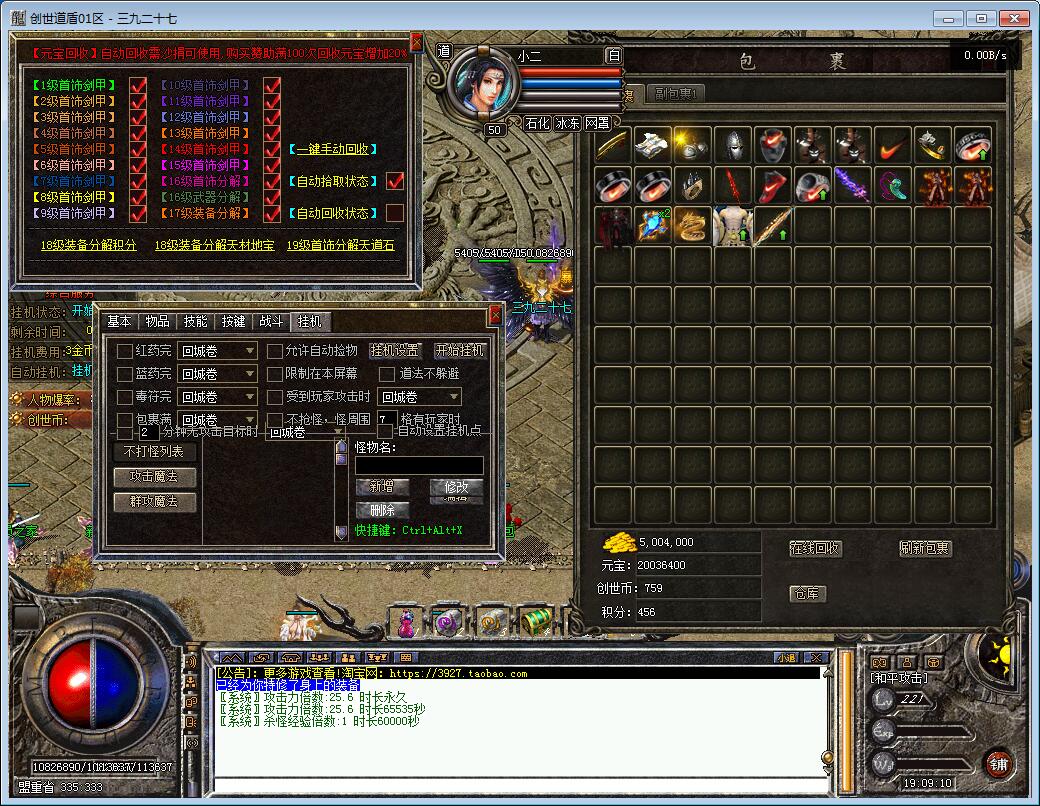The image size is (1040, 806).
Task: Select the 战斗 tab
Action: coord(271,321)
